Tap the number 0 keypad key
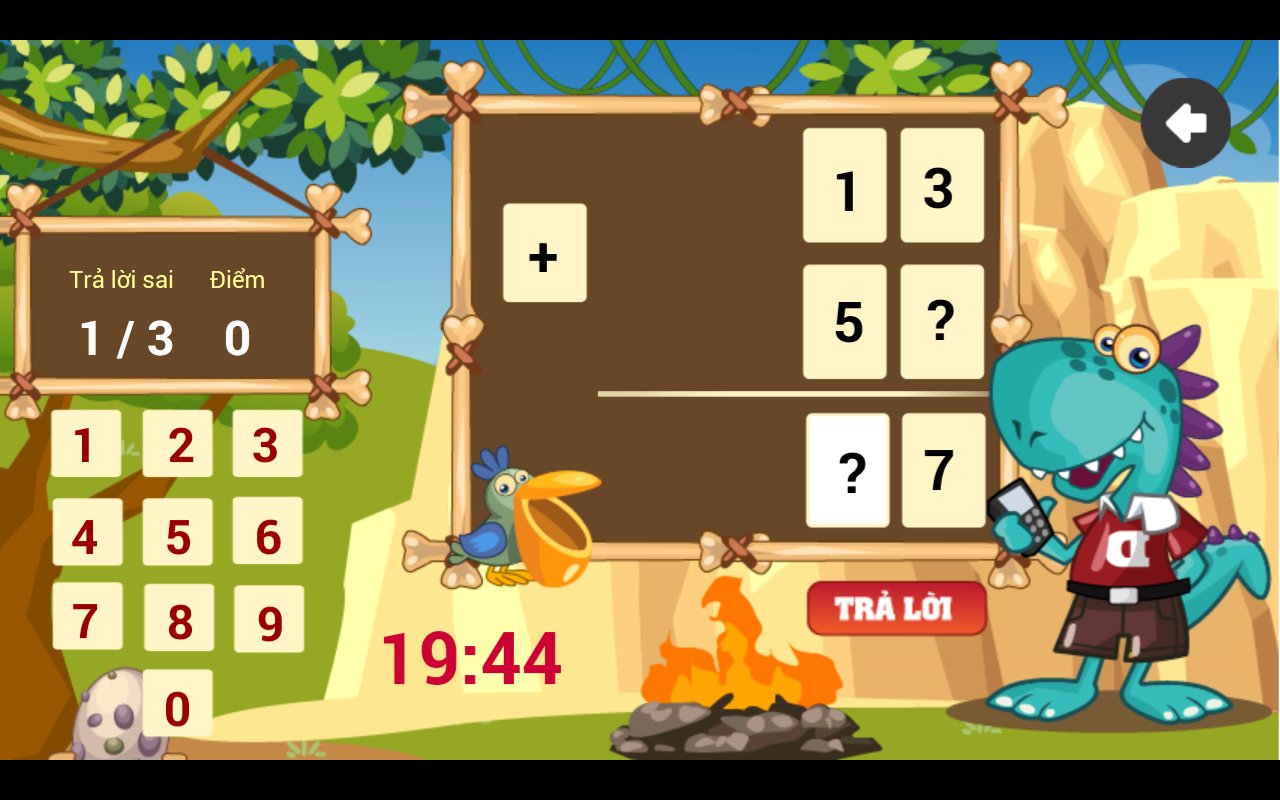The height and width of the screenshot is (800, 1280). point(178,703)
